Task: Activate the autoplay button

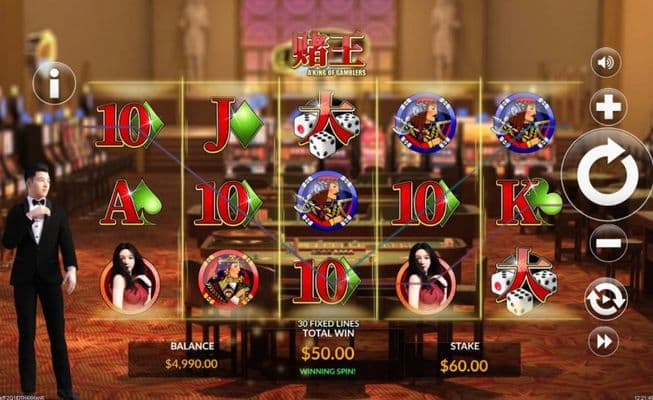Action: point(606,299)
